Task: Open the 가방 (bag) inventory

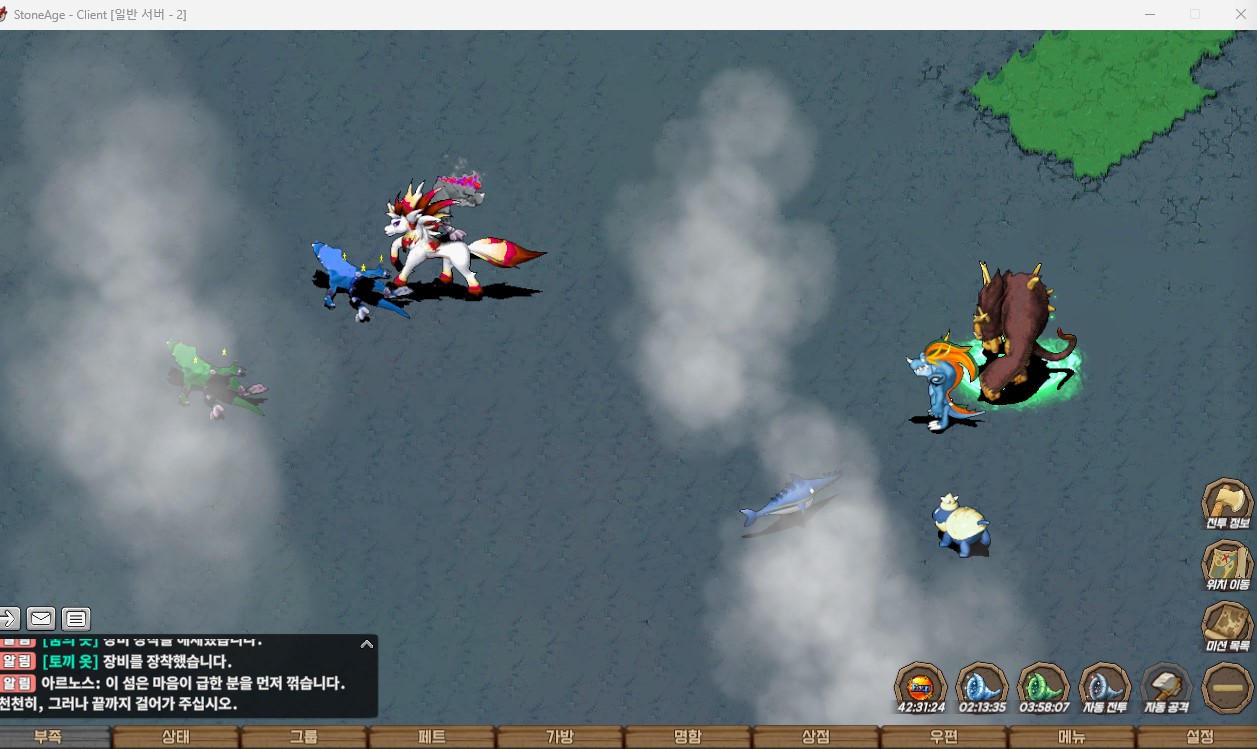Action: [560, 737]
